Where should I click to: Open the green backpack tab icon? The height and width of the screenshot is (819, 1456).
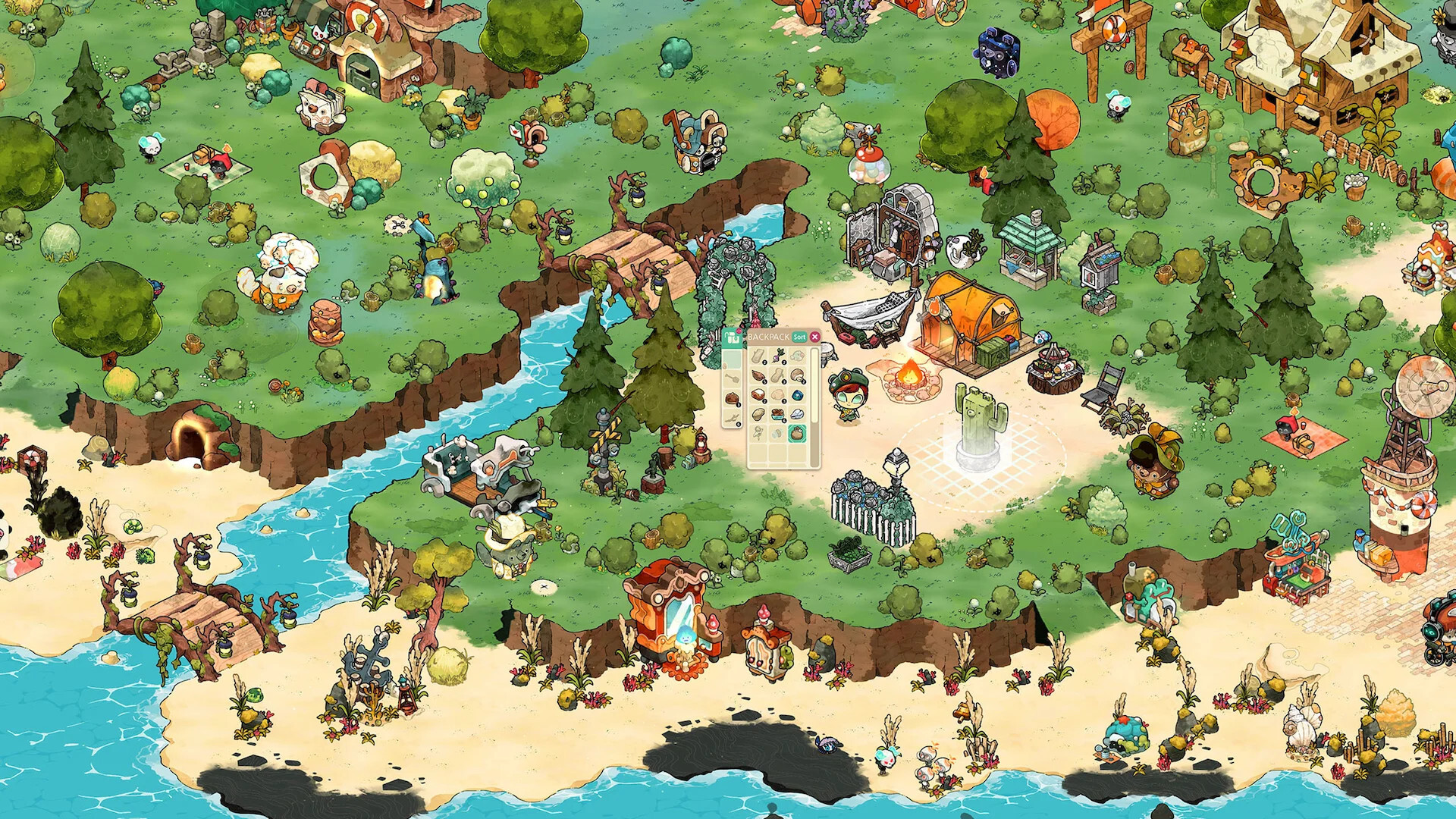tap(732, 337)
